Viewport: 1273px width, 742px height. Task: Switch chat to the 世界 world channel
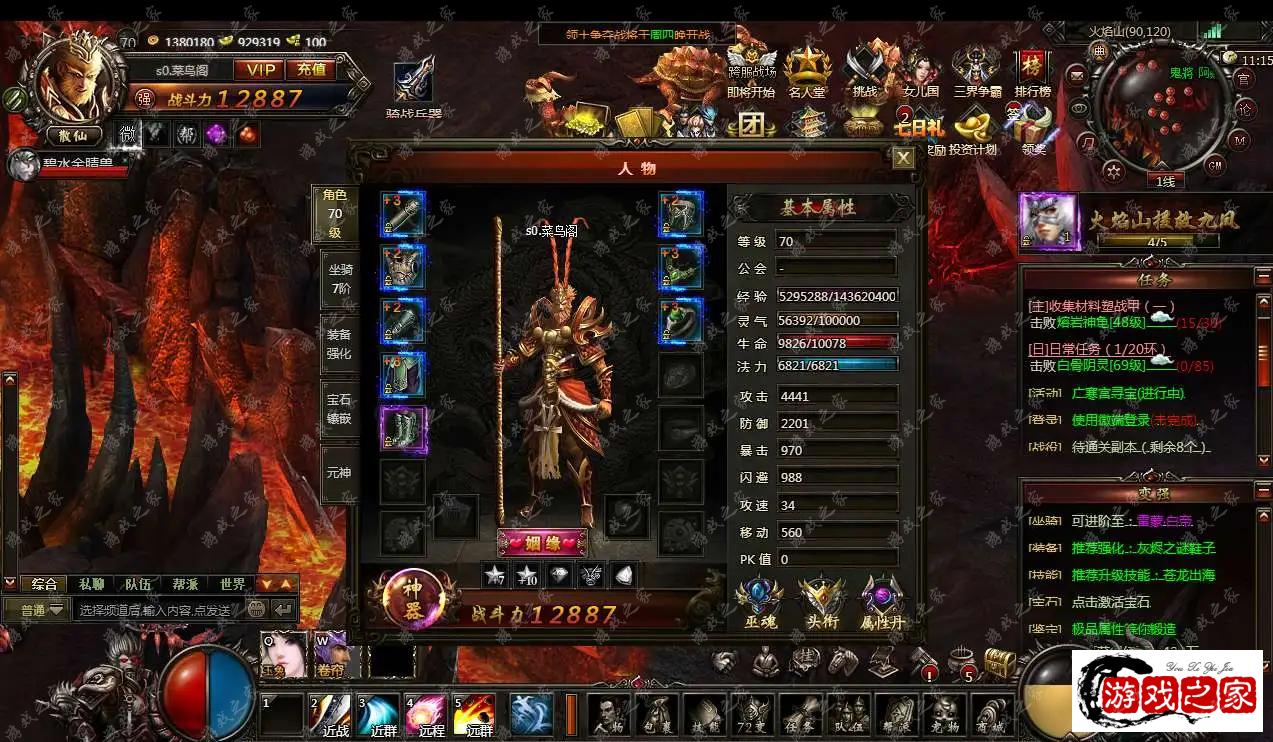coord(233,584)
